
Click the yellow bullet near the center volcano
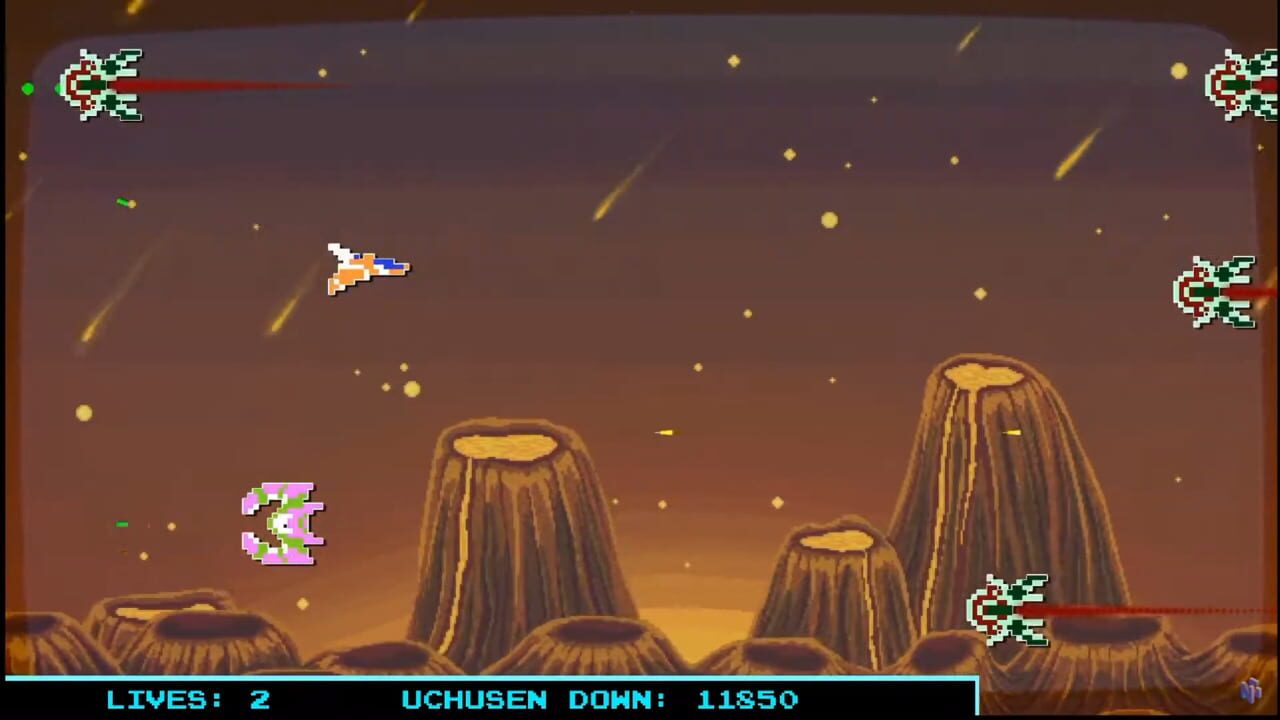click(663, 432)
